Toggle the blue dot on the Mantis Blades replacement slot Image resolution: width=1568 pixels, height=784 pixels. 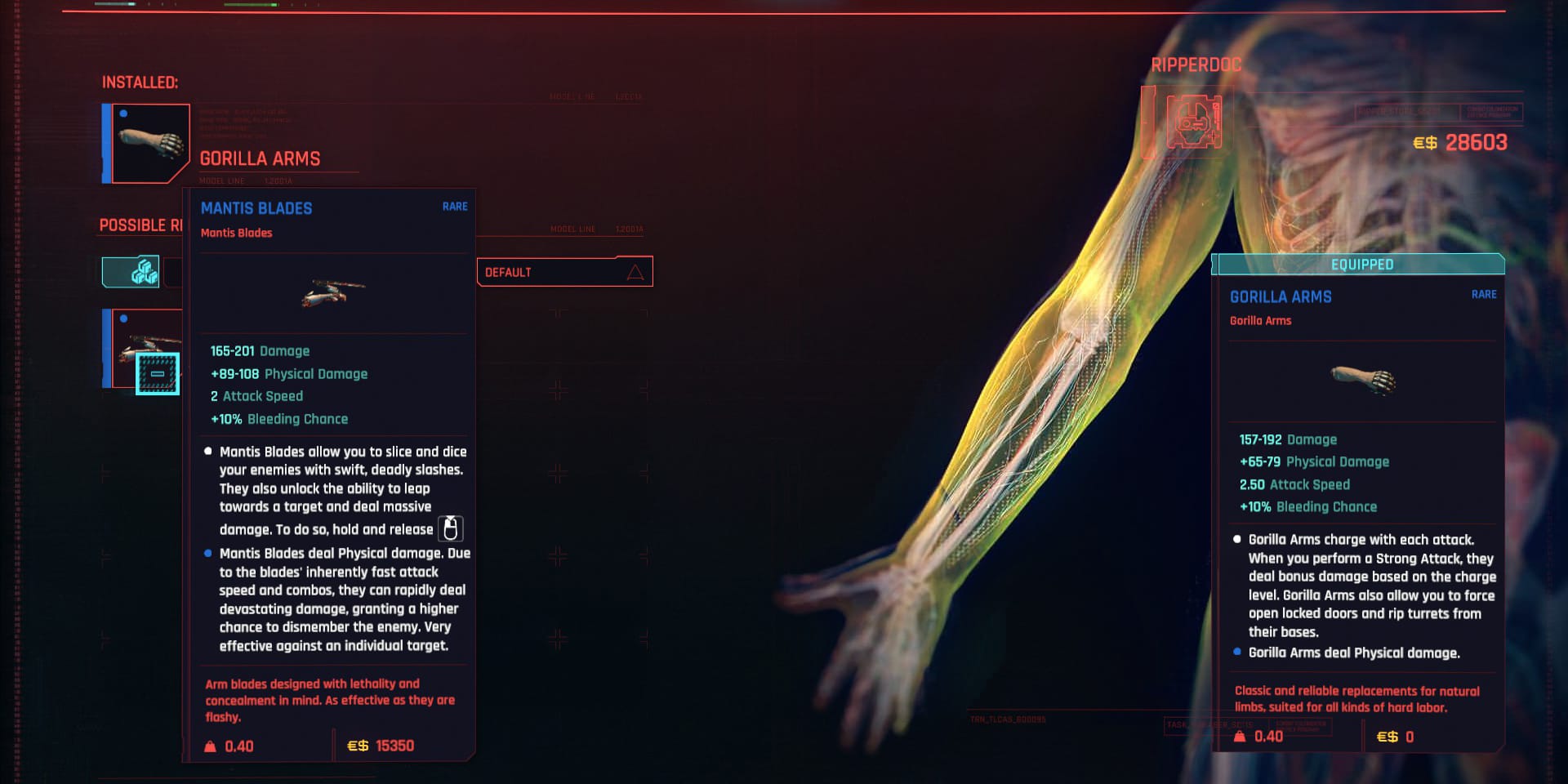(x=123, y=318)
